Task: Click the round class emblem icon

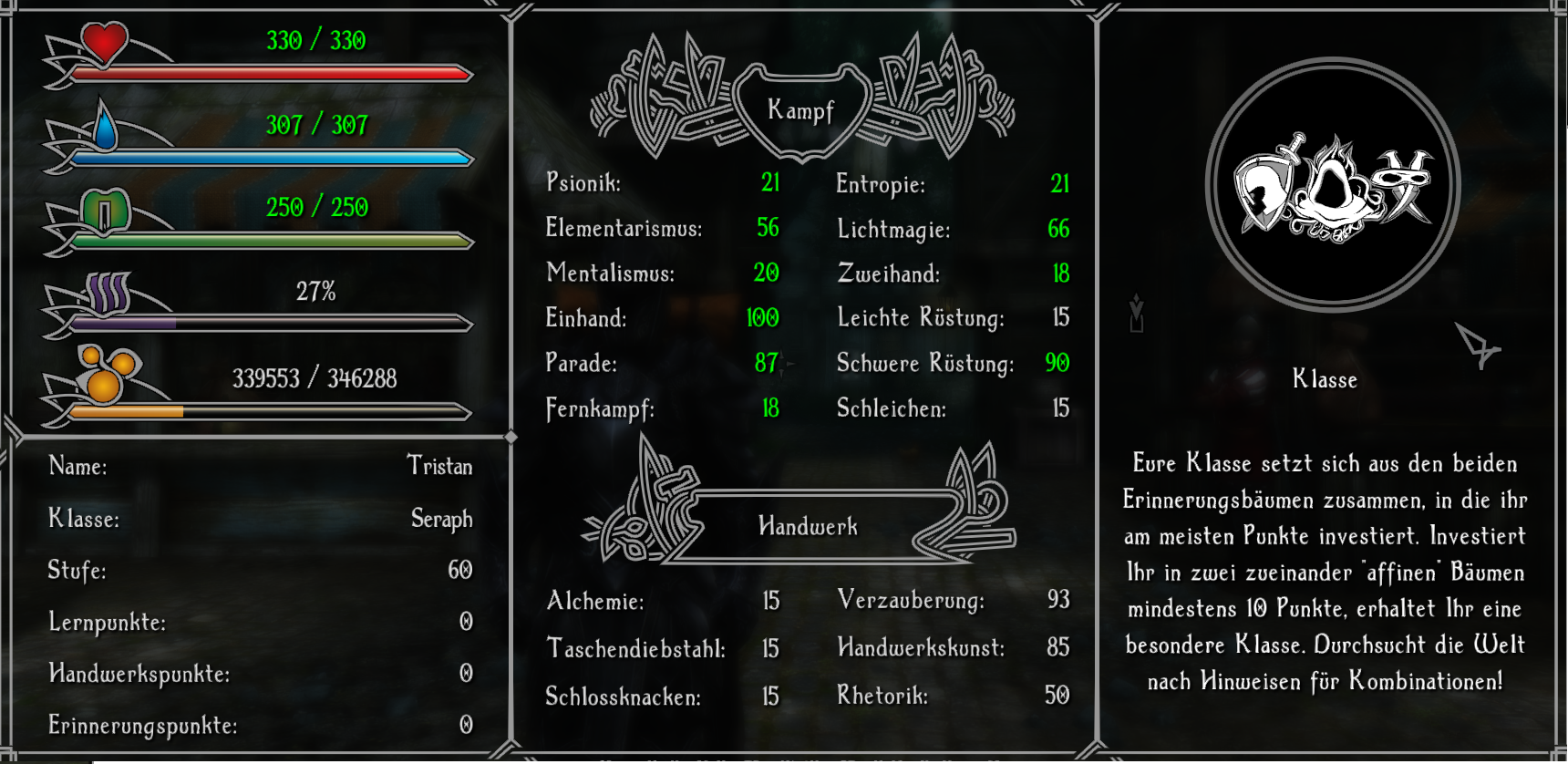Action: point(1333,185)
